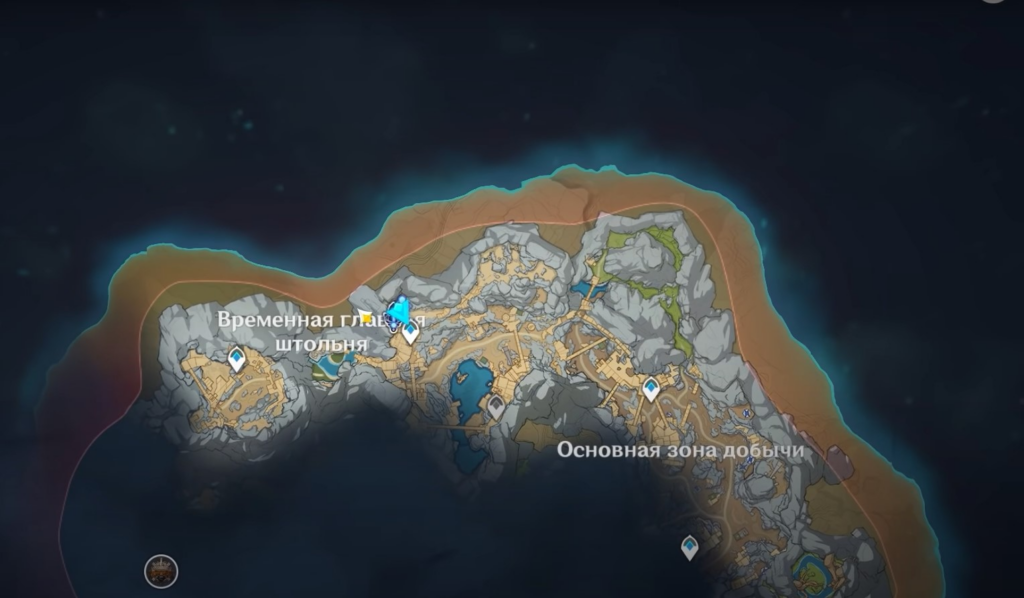Select the waypoint in the dark unexplored area
Image resolution: width=1024 pixels, height=598 pixels.
click(689, 547)
